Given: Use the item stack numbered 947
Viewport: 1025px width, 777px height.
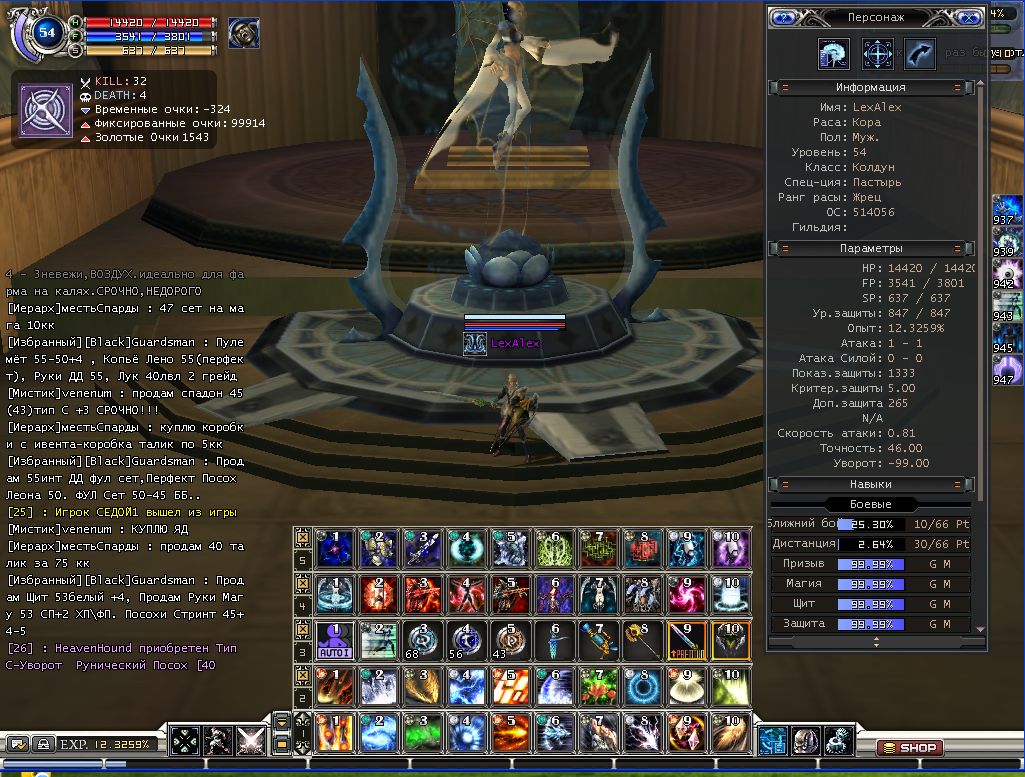Looking at the screenshot, I should 1004,368.
